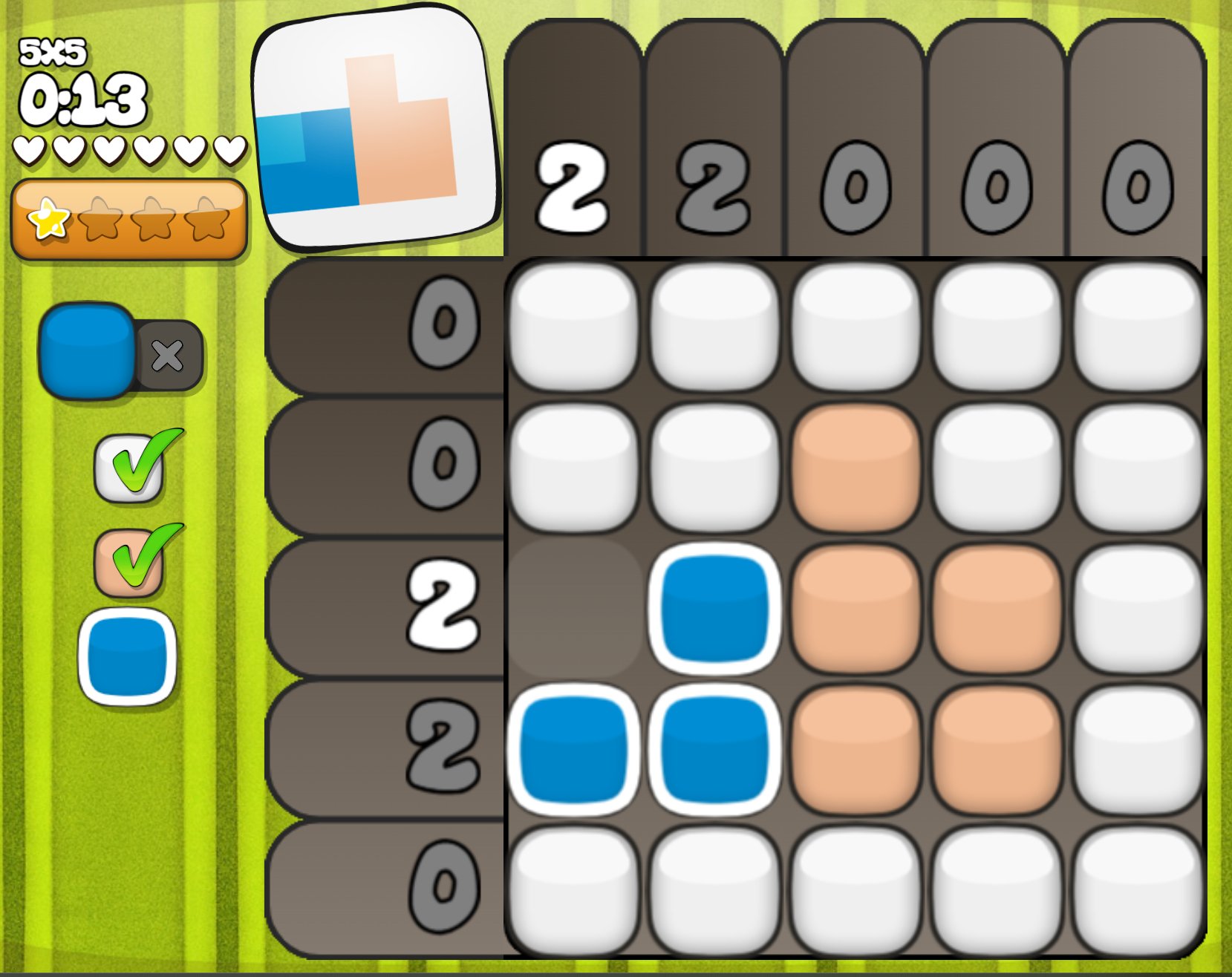Click the empty cell in the third row
Image resolution: width=1232 pixels, height=977 pixels.
tap(573, 608)
